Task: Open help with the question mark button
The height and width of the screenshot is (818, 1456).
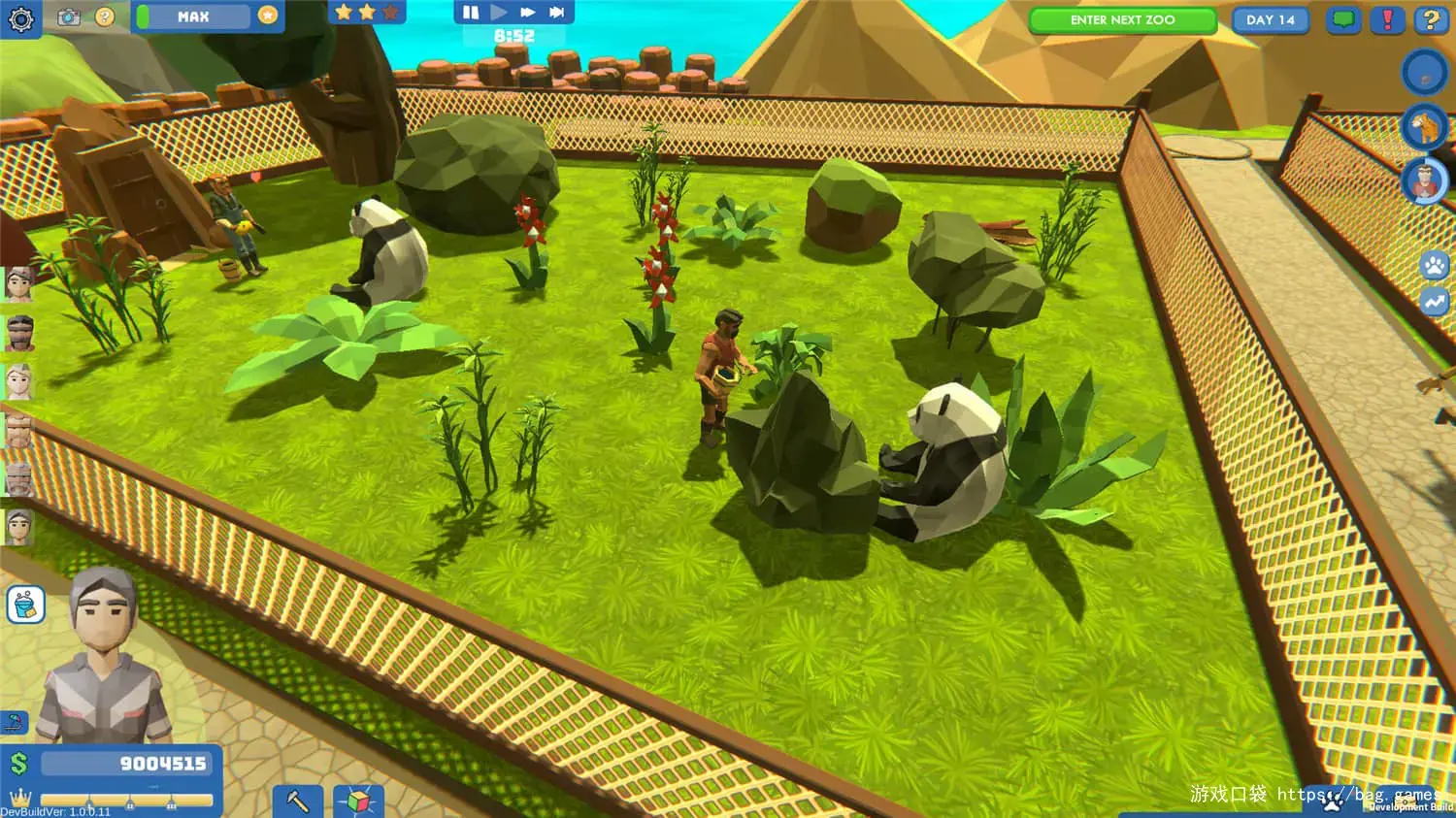Action: pos(1430,19)
